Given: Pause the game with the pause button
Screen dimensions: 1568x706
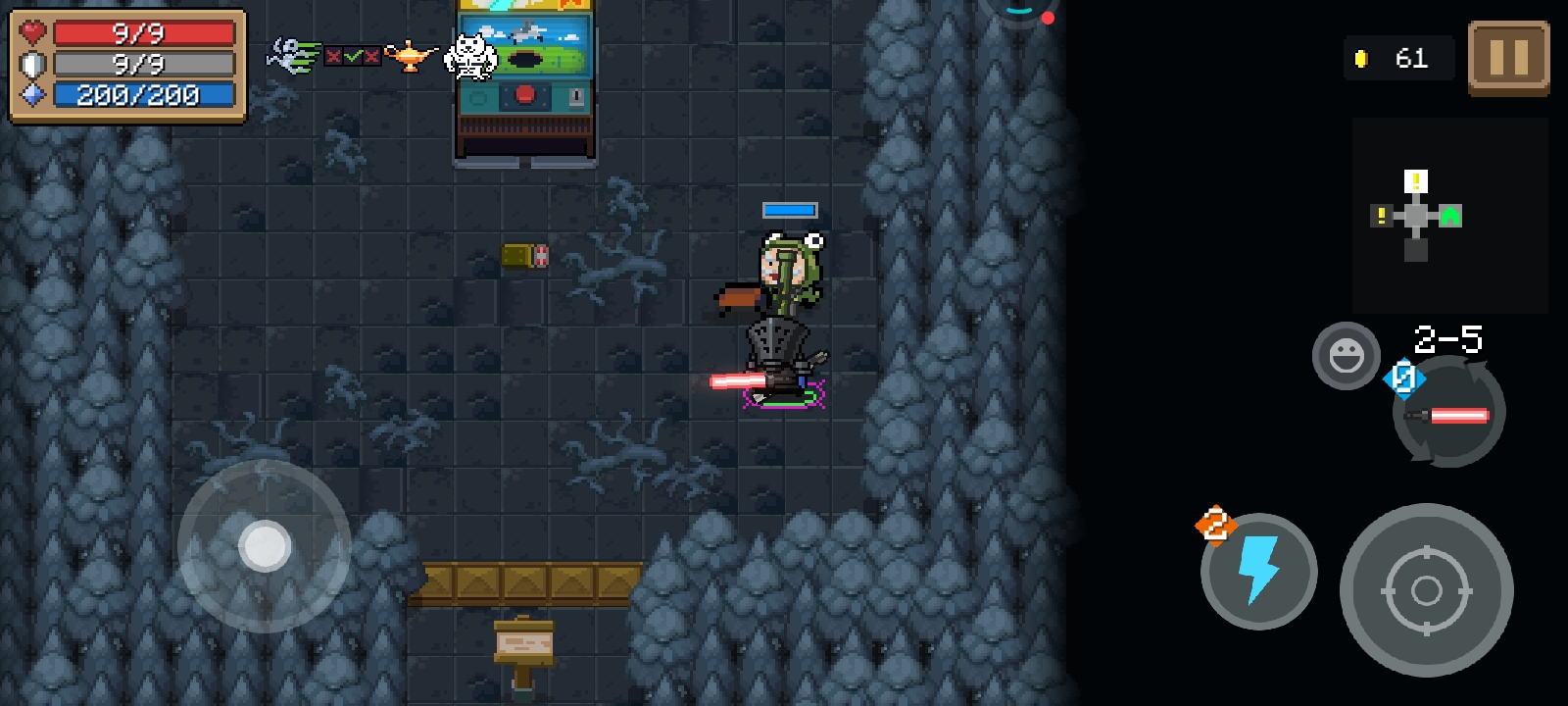Looking at the screenshot, I should click(1508, 58).
